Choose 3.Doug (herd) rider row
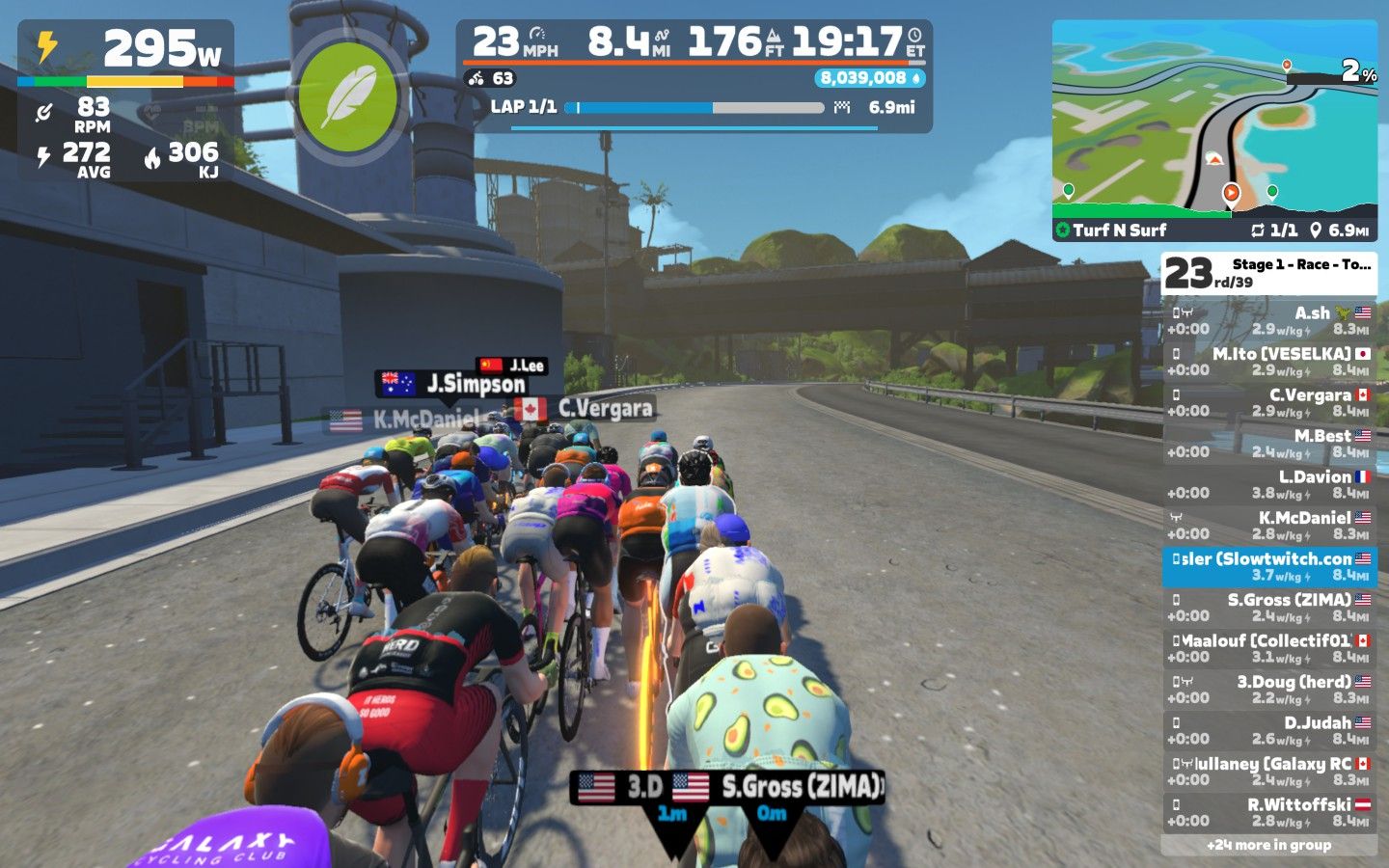 pos(1269,689)
